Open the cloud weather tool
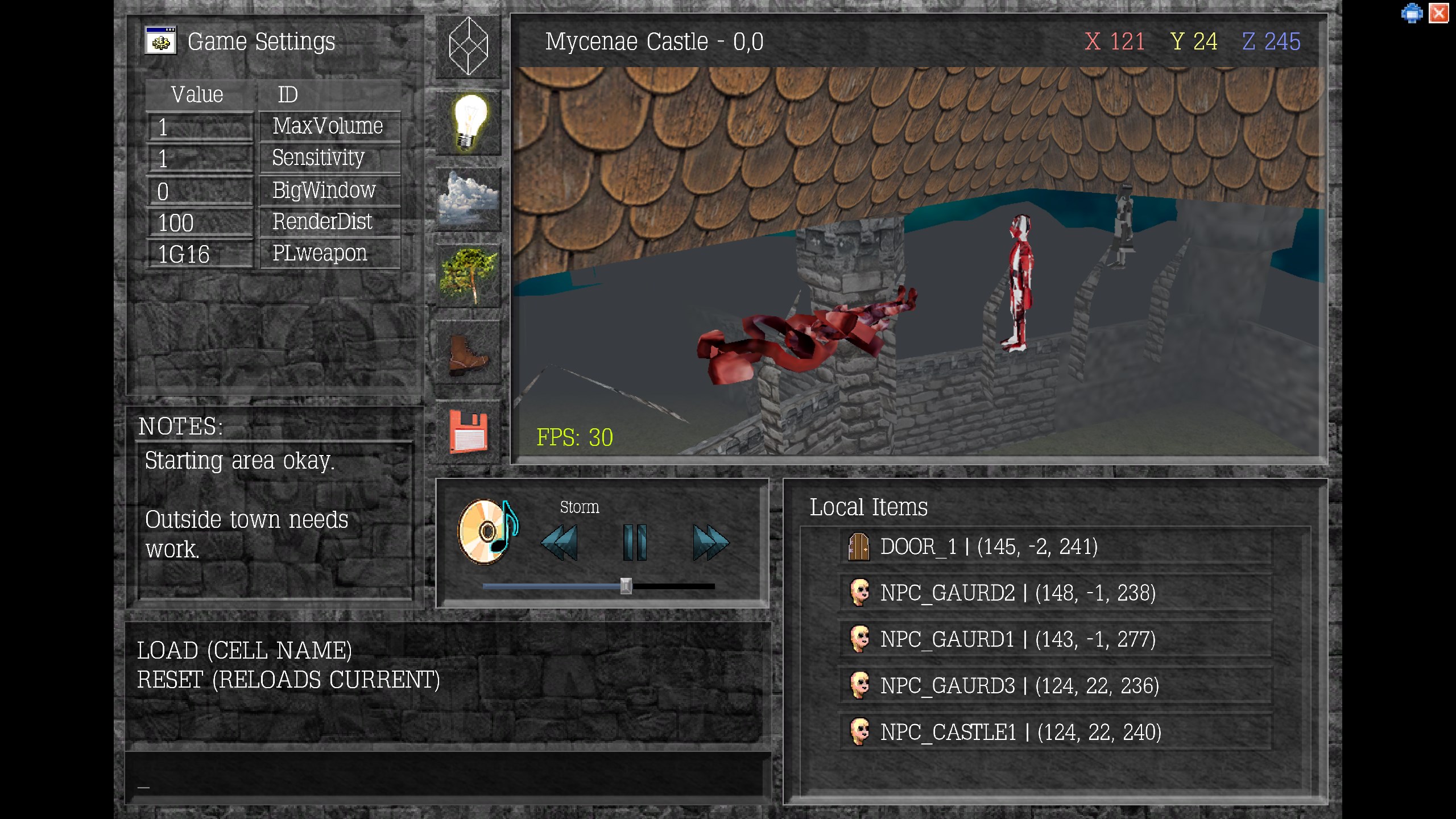The width and height of the screenshot is (1456, 819). click(x=468, y=199)
